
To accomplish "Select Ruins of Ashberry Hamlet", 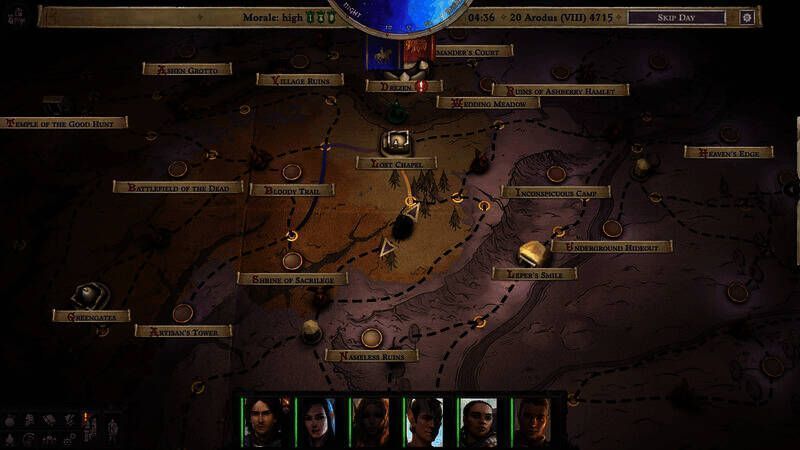I will coord(560,90).
